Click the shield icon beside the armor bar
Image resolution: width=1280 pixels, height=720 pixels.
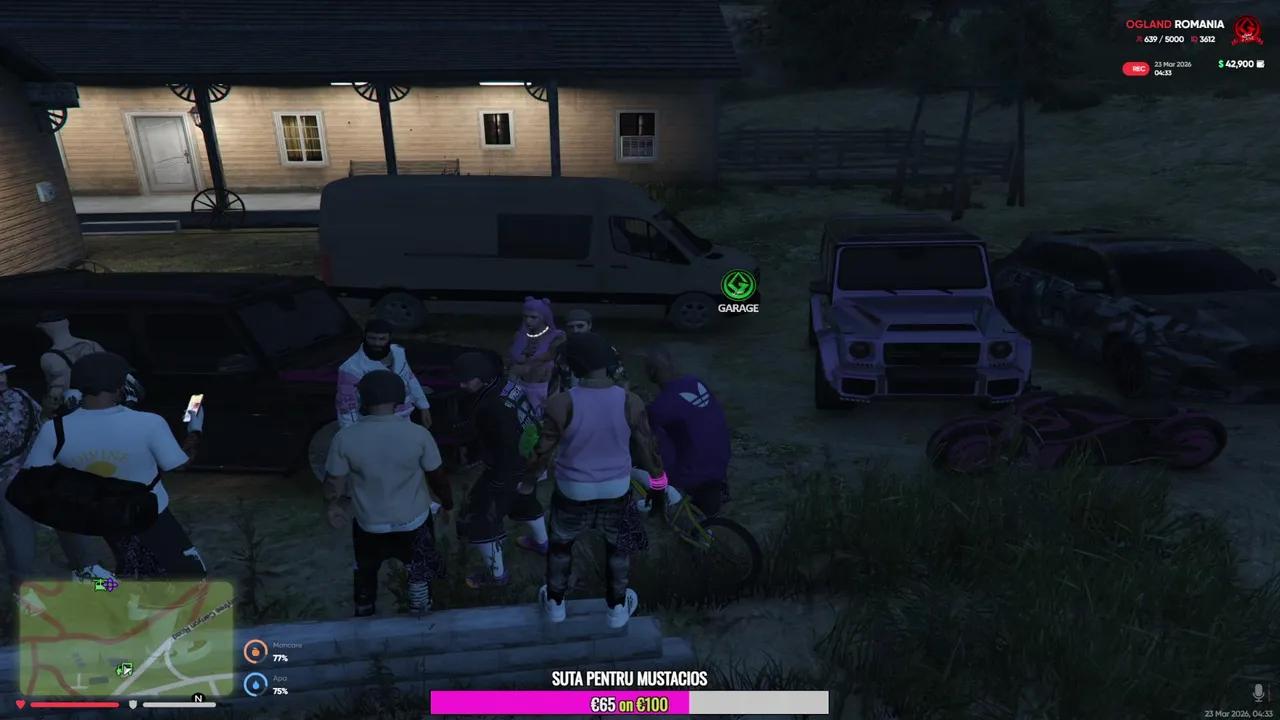tap(133, 704)
